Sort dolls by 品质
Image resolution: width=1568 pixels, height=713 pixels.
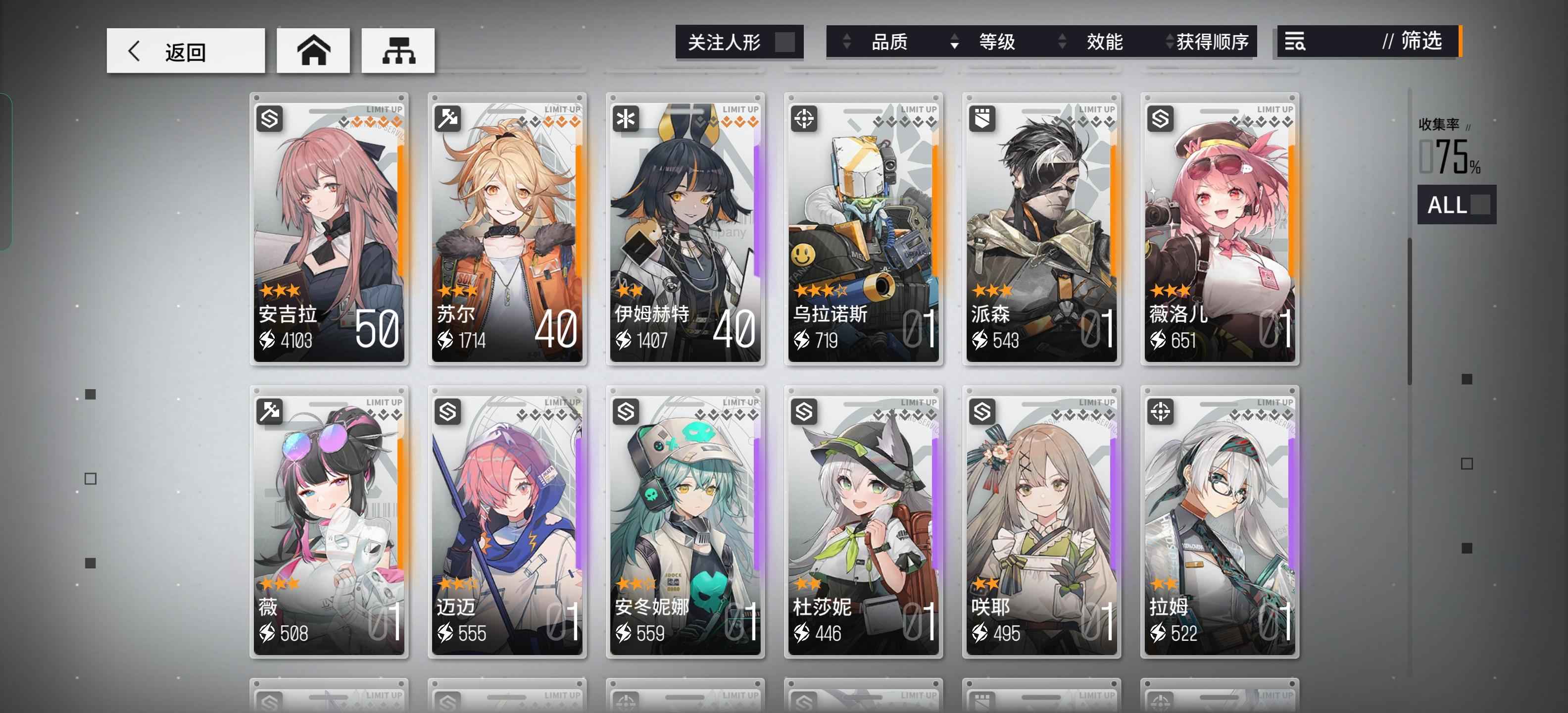(x=889, y=42)
